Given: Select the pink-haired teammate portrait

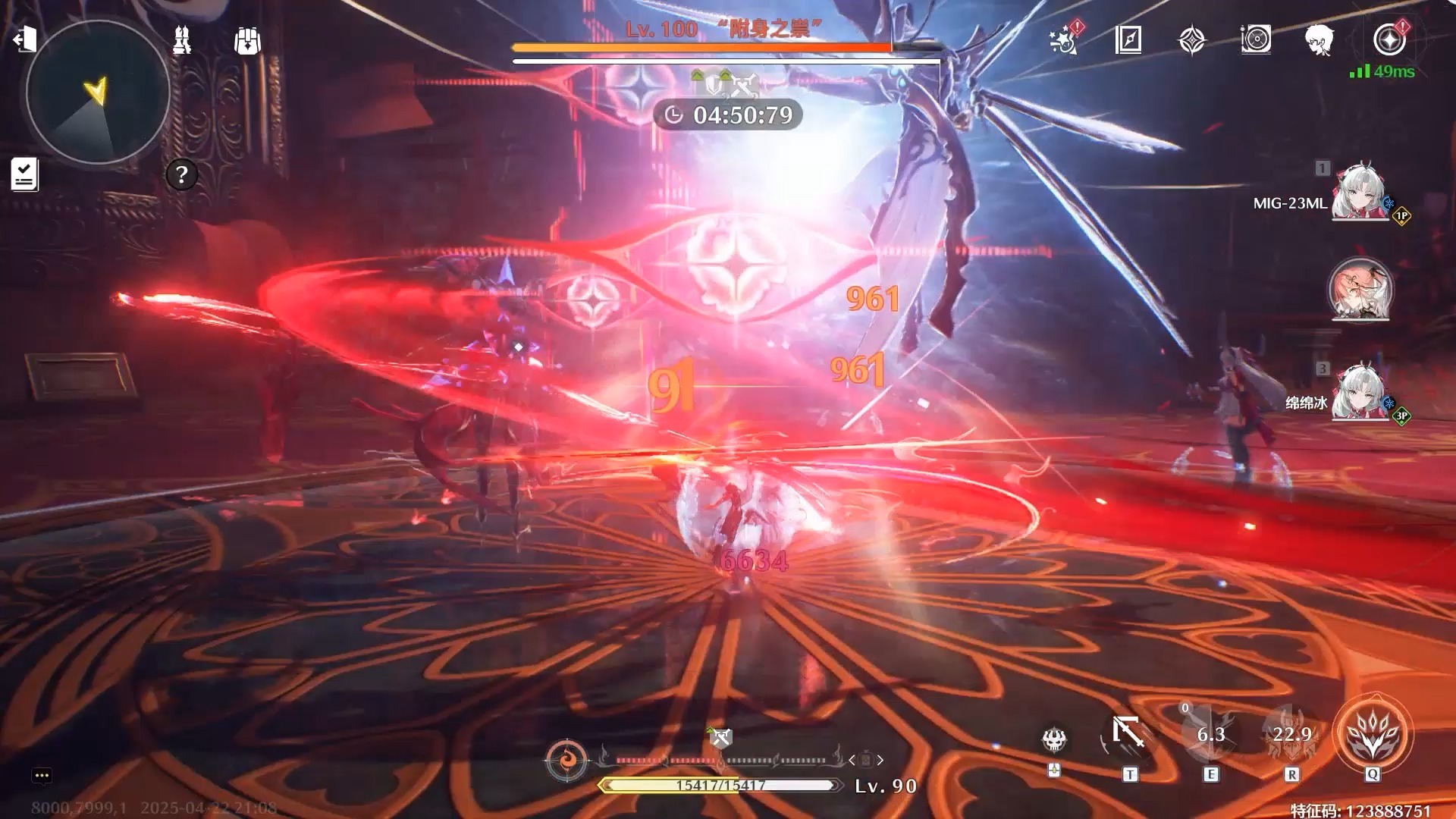Looking at the screenshot, I should [x=1360, y=290].
